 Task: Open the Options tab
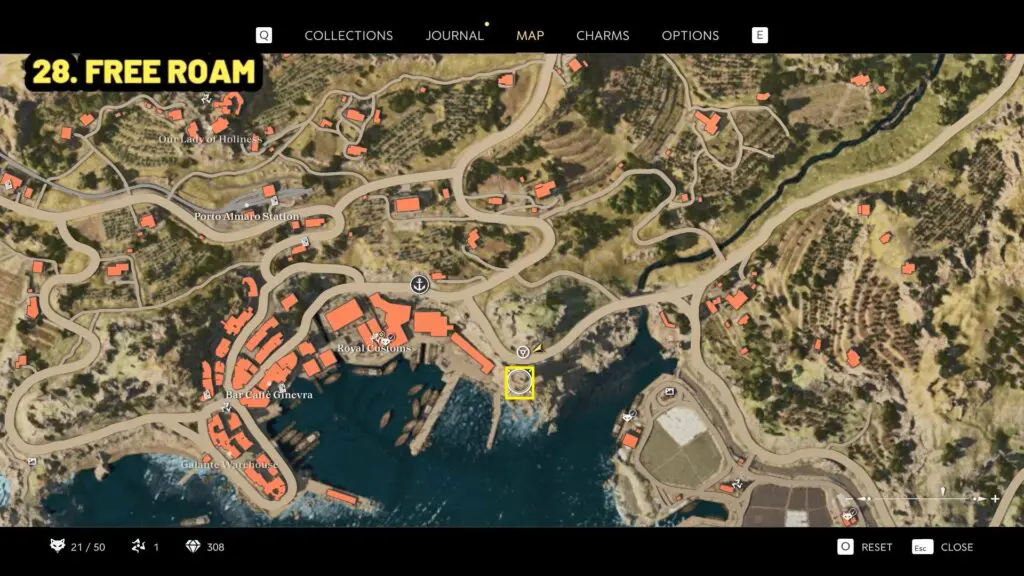690,35
